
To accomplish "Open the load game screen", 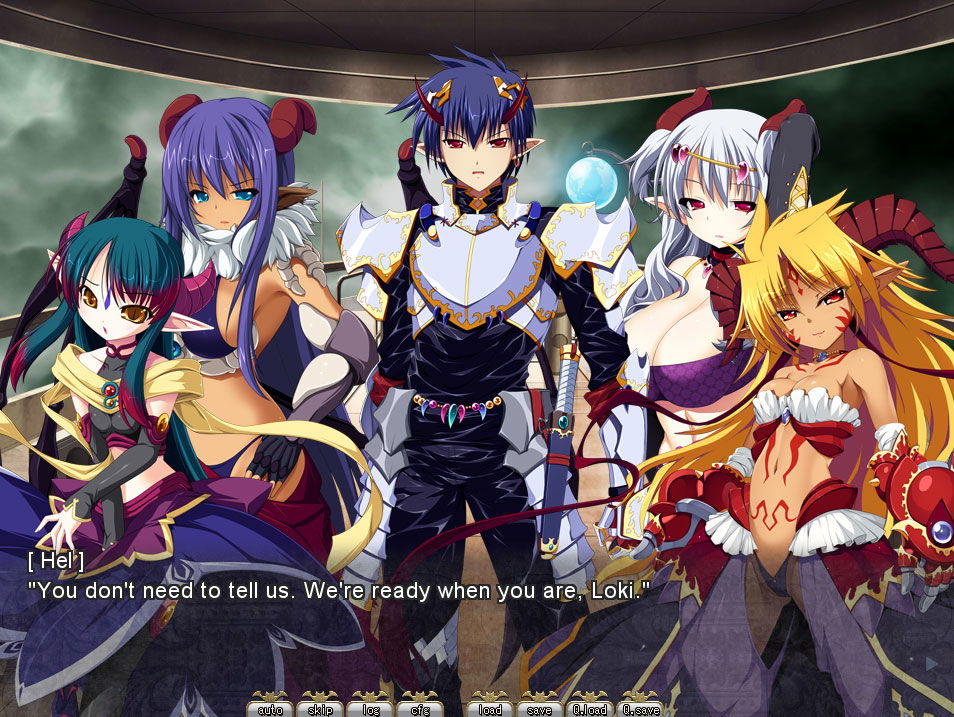I will pyautogui.click(x=490, y=708).
